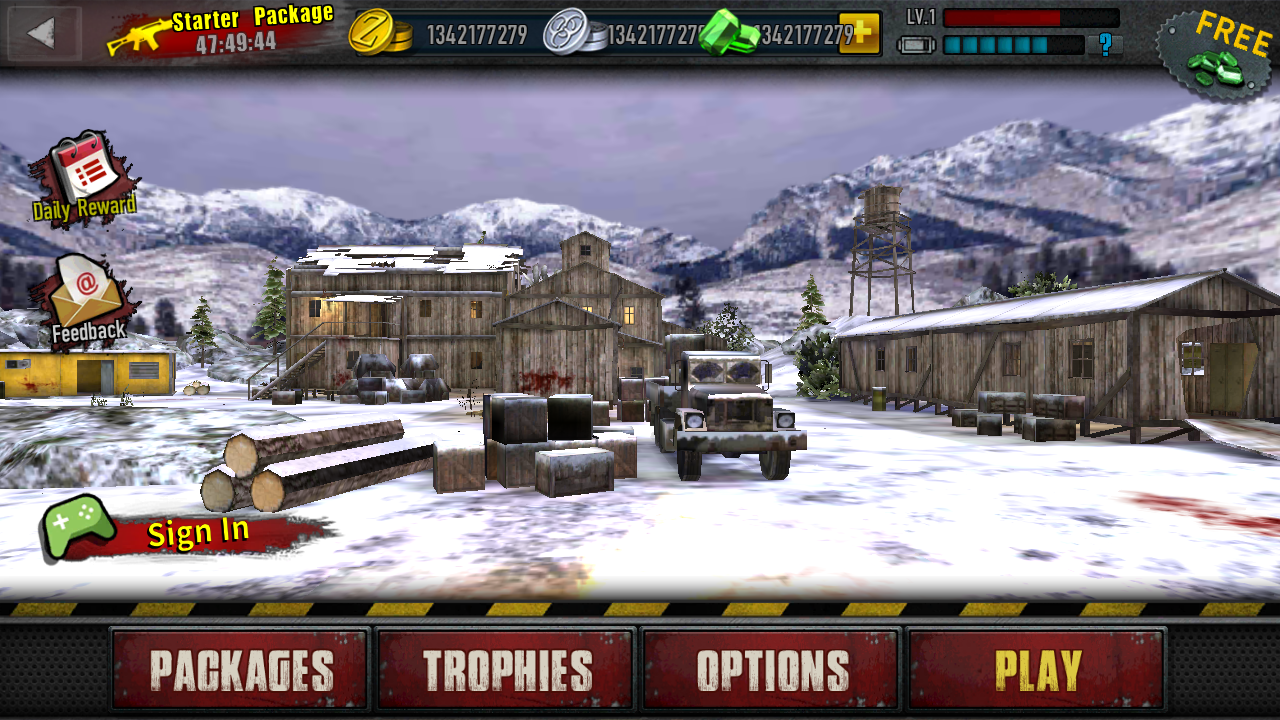This screenshot has width=1280, height=720.
Task: View the Trophies screen
Action: point(507,670)
